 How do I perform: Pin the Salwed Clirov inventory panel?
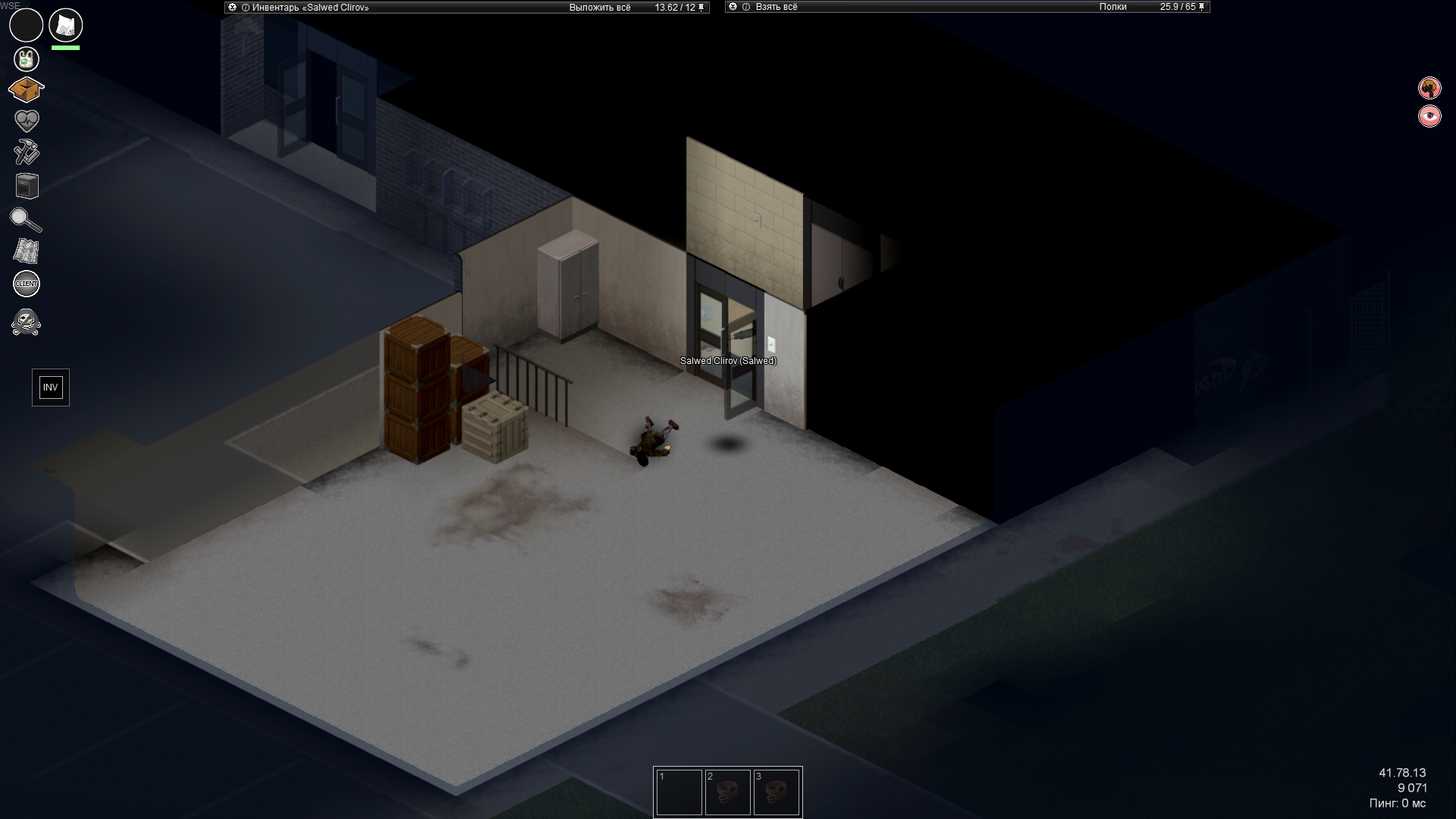701,6
